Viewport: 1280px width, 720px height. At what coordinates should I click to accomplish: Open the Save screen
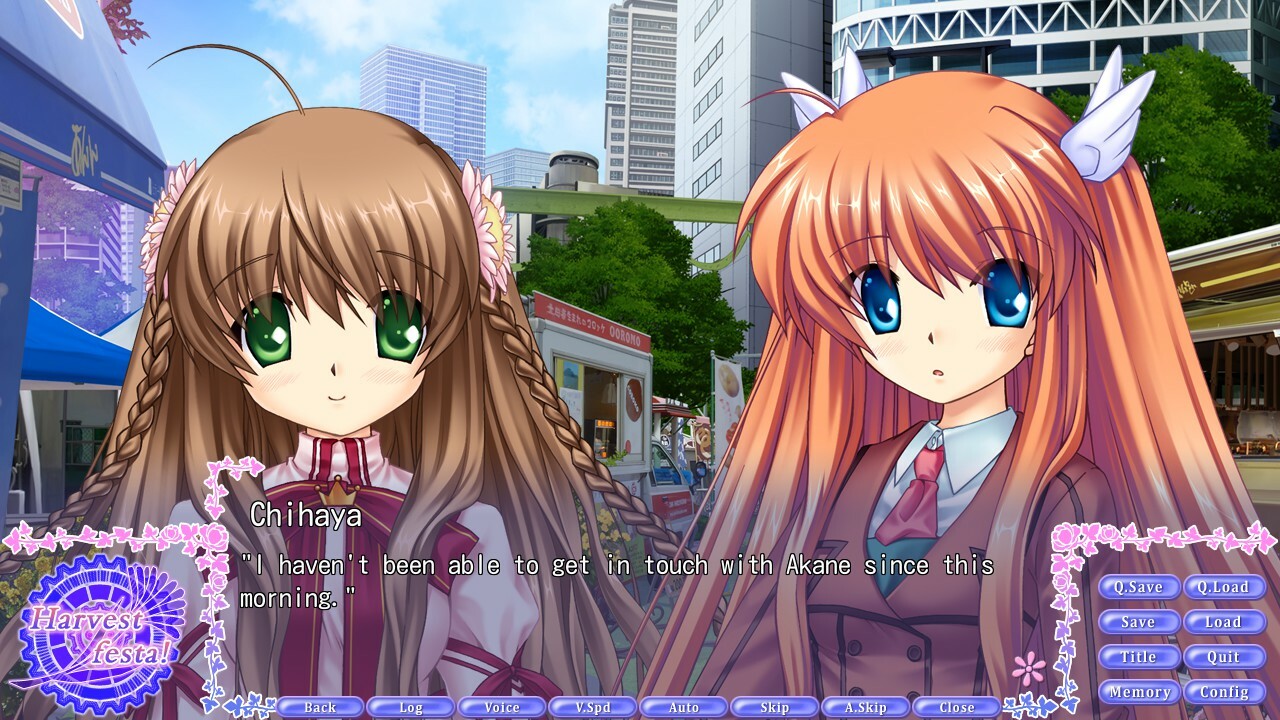point(1139,622)
